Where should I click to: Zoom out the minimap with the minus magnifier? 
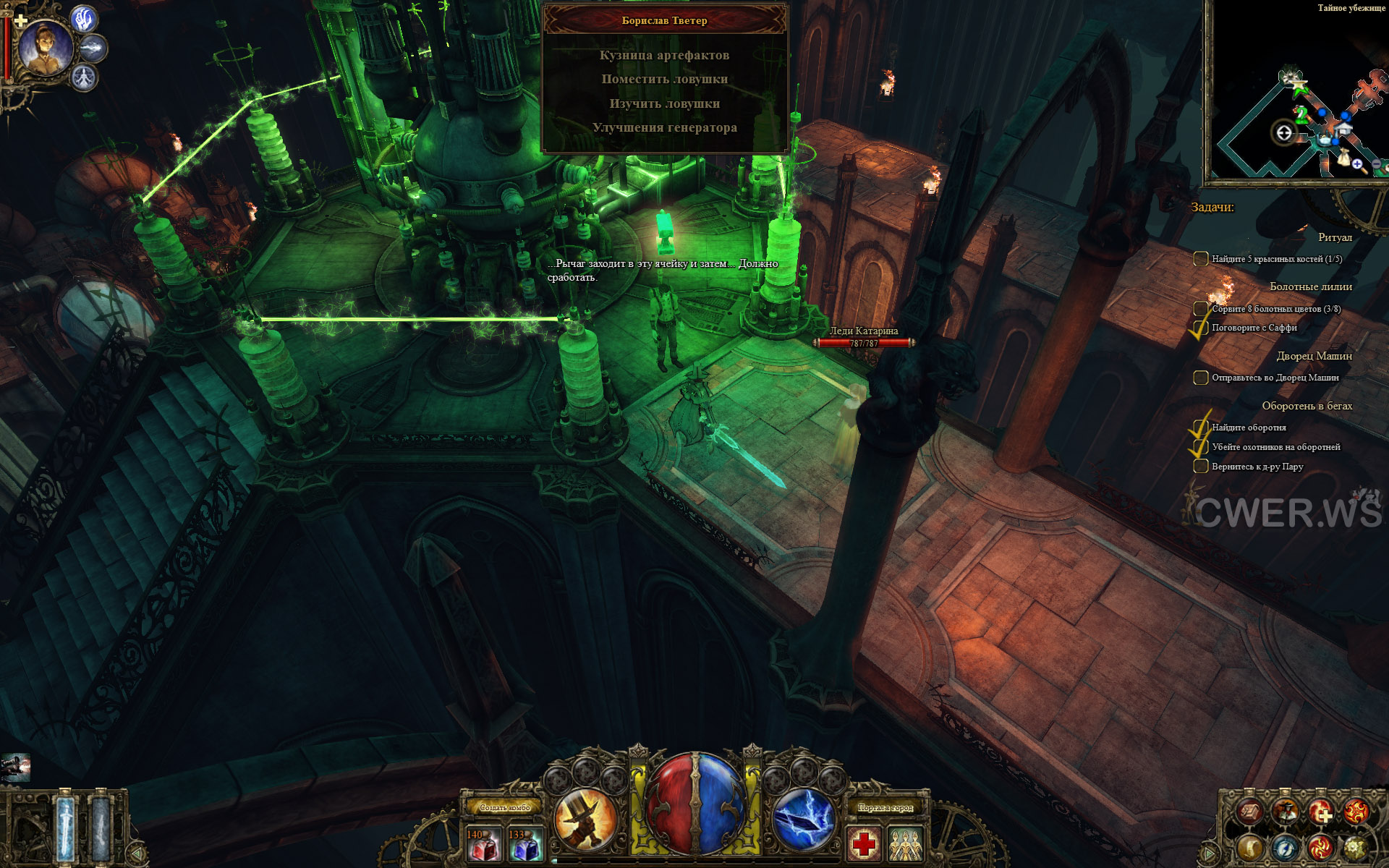[1377, 165]
